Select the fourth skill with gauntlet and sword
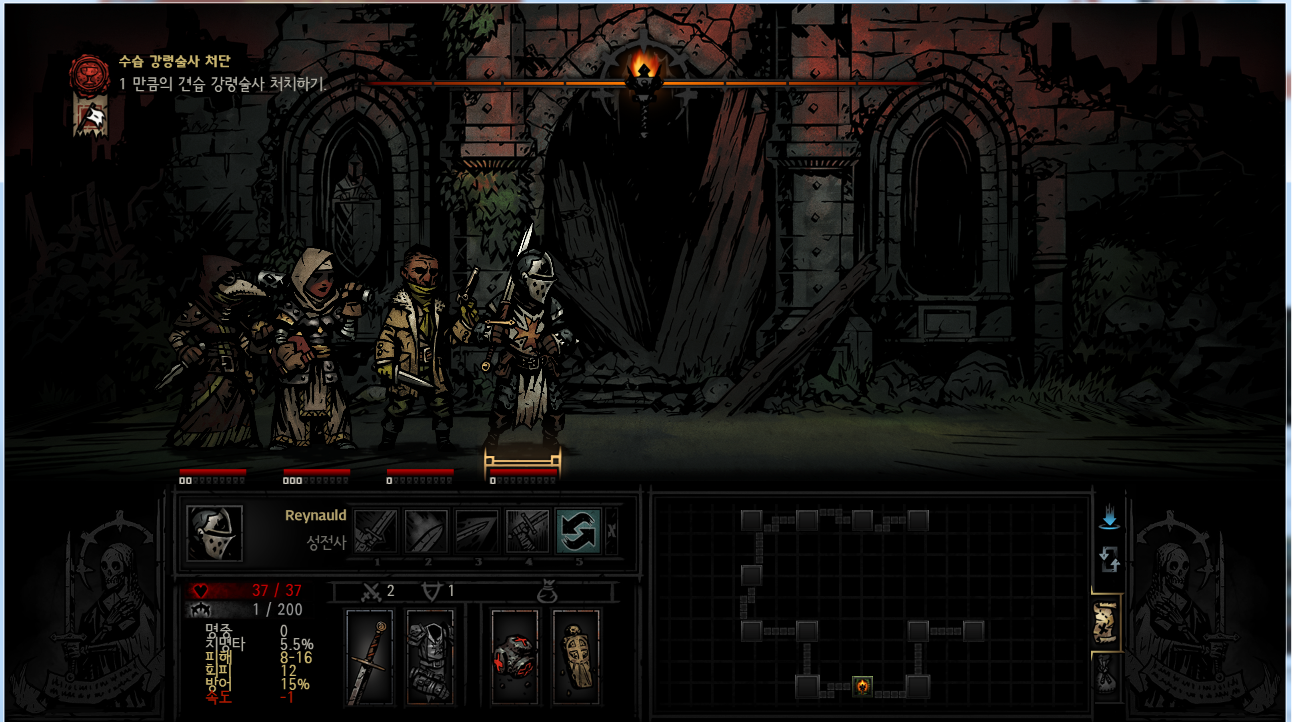The width and height of the screenshot is (1292, 722). (527, 531)
